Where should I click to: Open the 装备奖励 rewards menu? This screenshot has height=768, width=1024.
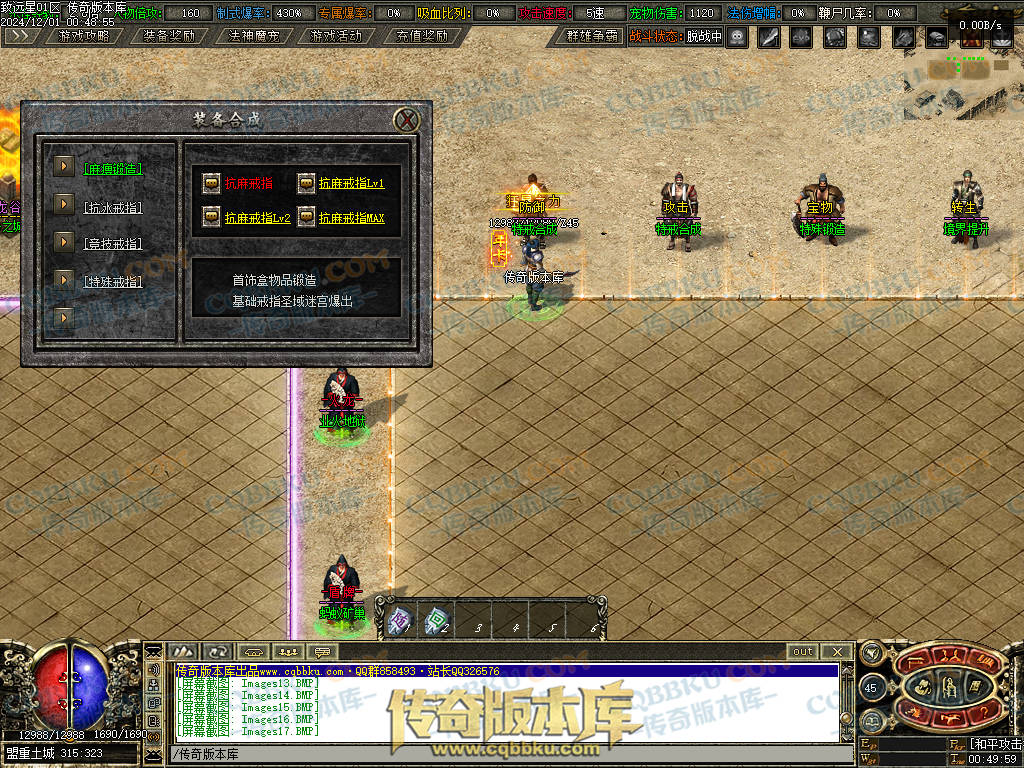168,36
